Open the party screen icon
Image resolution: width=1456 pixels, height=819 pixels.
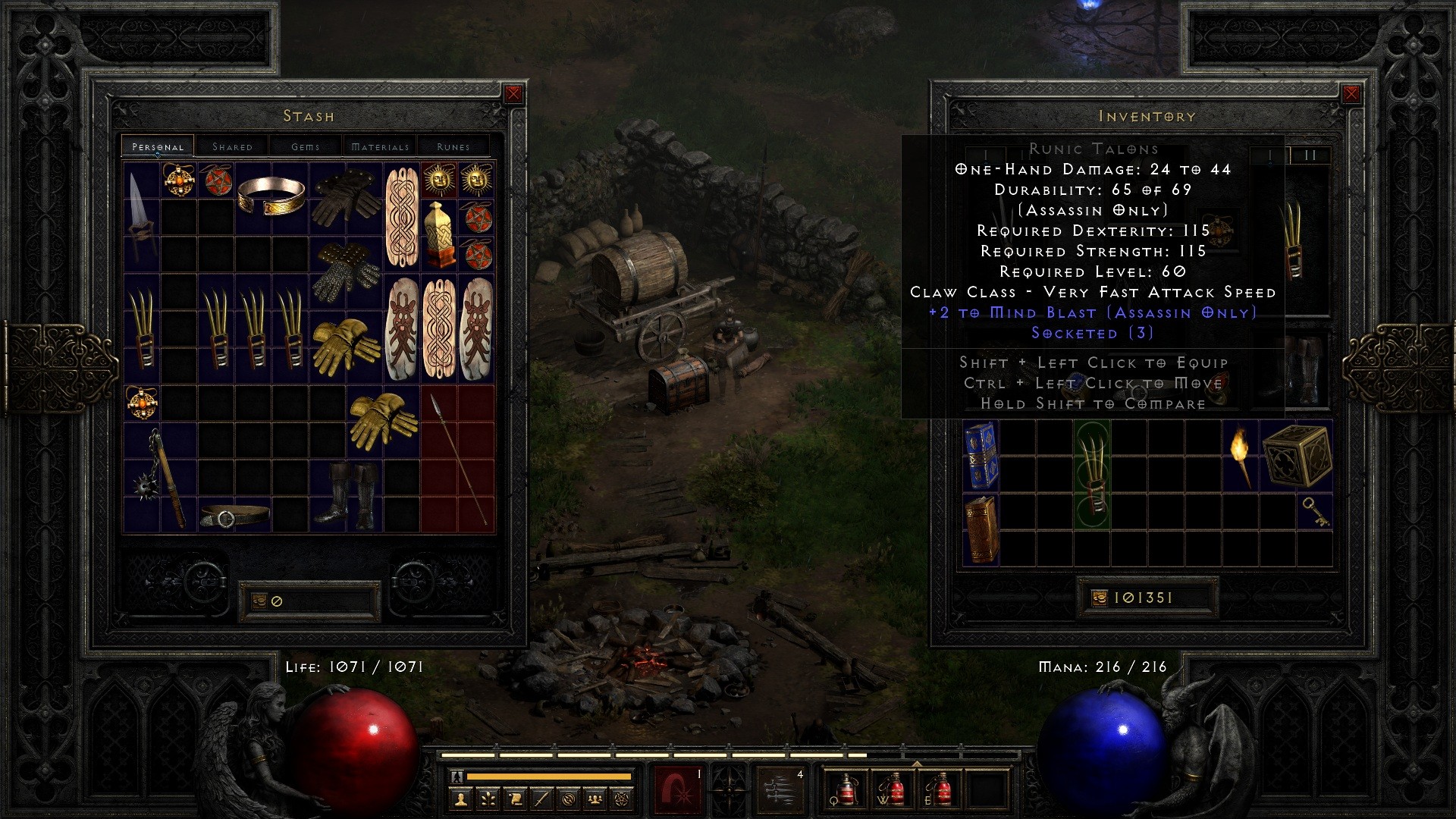[x=596, y=799]
